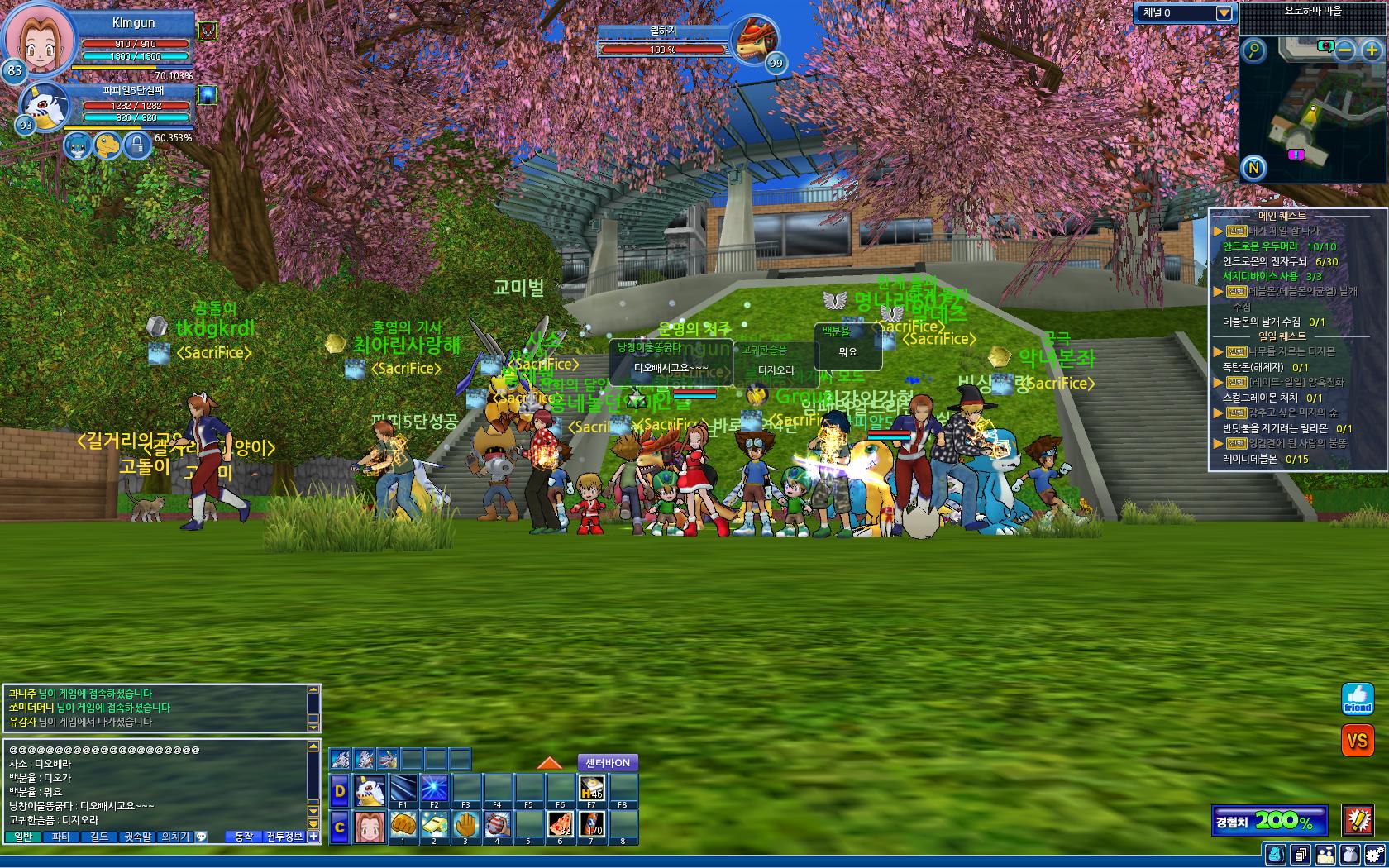The width and height of the screenshot is (1389, 868).
Task: Zoom in the minimap with the plus button
Action: tap(1372, 50)
